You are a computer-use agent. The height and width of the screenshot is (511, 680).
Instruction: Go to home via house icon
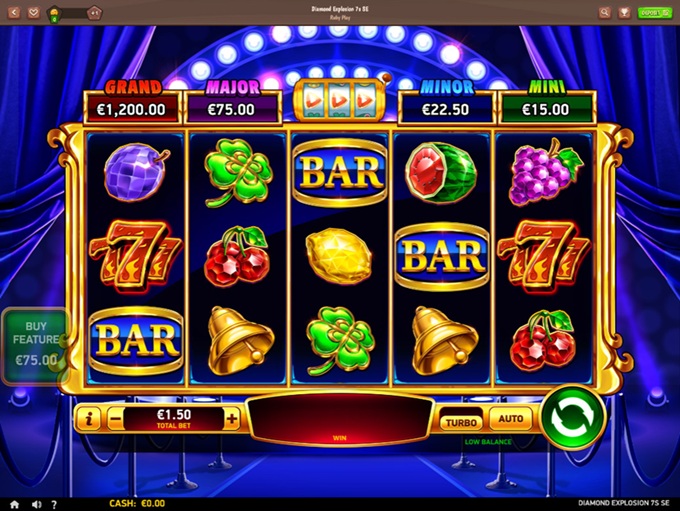(14, 504)
